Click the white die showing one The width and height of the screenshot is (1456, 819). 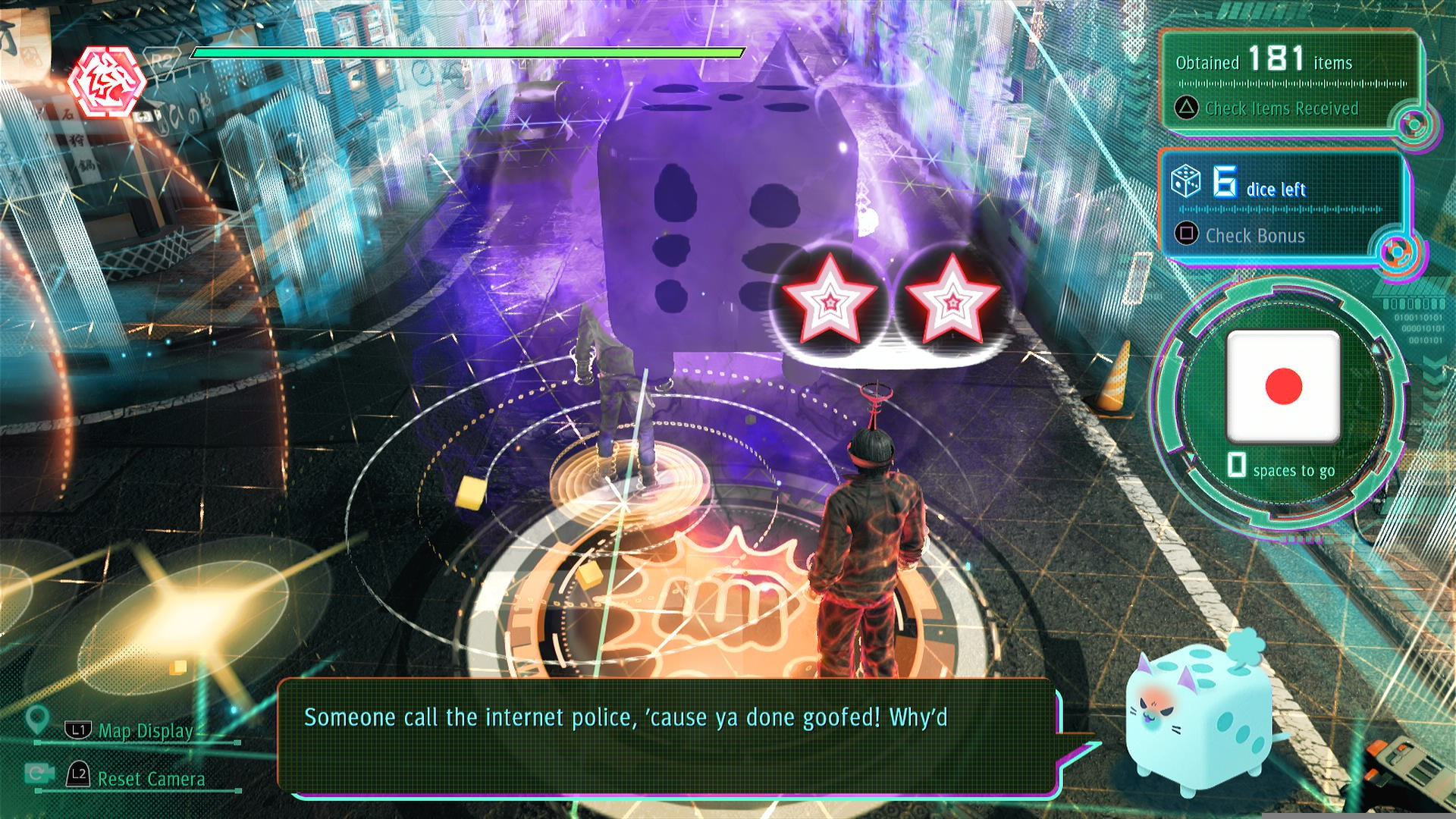coord(1283,387)
